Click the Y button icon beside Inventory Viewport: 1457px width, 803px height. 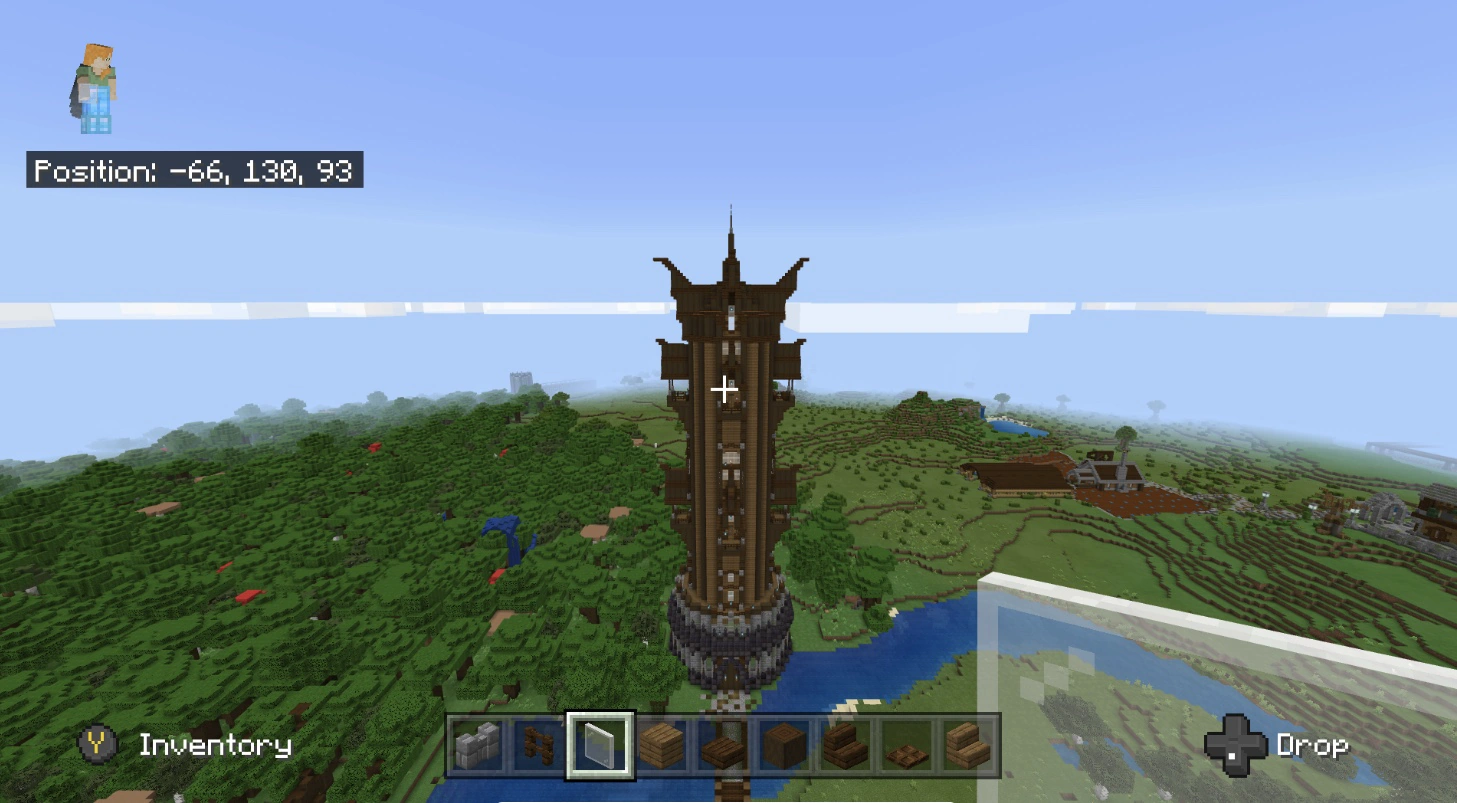pyautogui.click(x=96, y=745)
